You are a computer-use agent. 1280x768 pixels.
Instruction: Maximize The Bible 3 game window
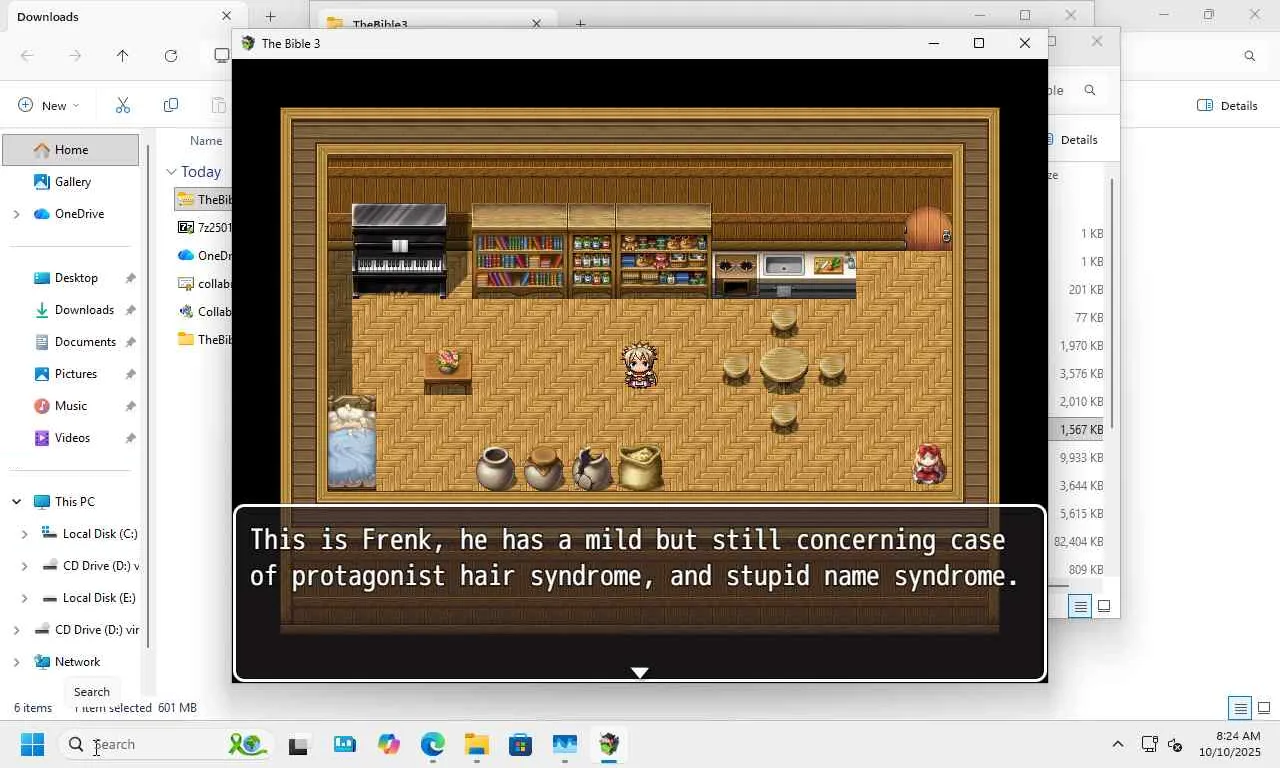[979, 43]
